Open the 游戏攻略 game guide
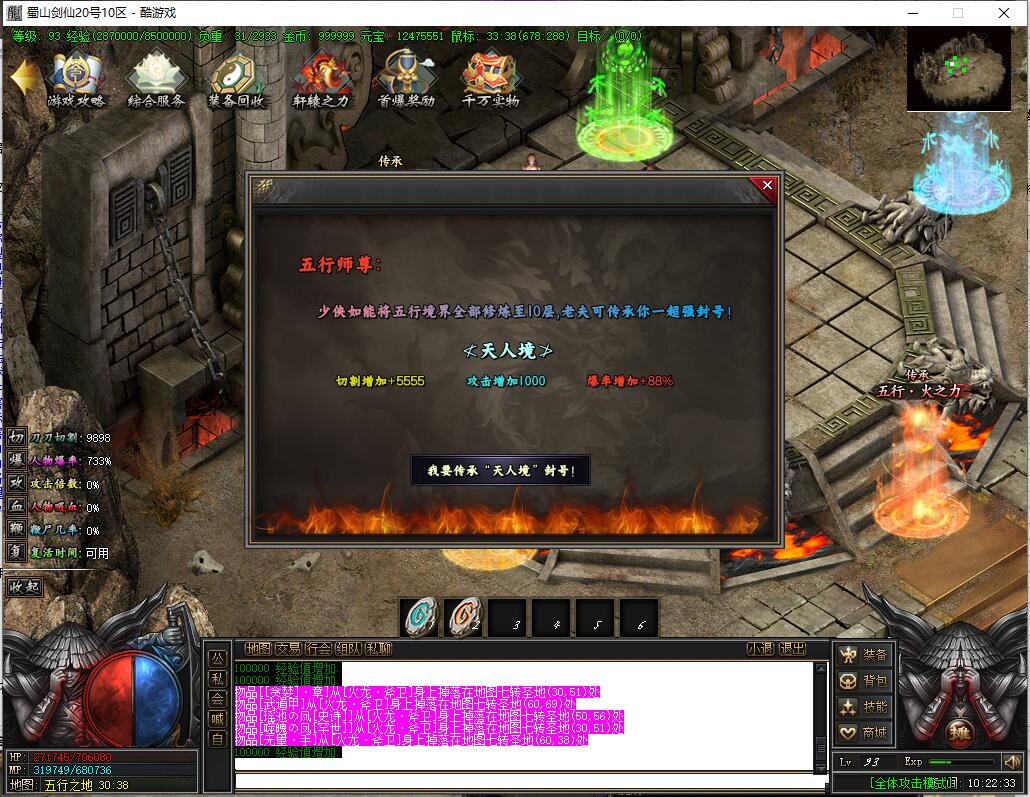This screenshot has width=1030, height=797. [76, 80]
